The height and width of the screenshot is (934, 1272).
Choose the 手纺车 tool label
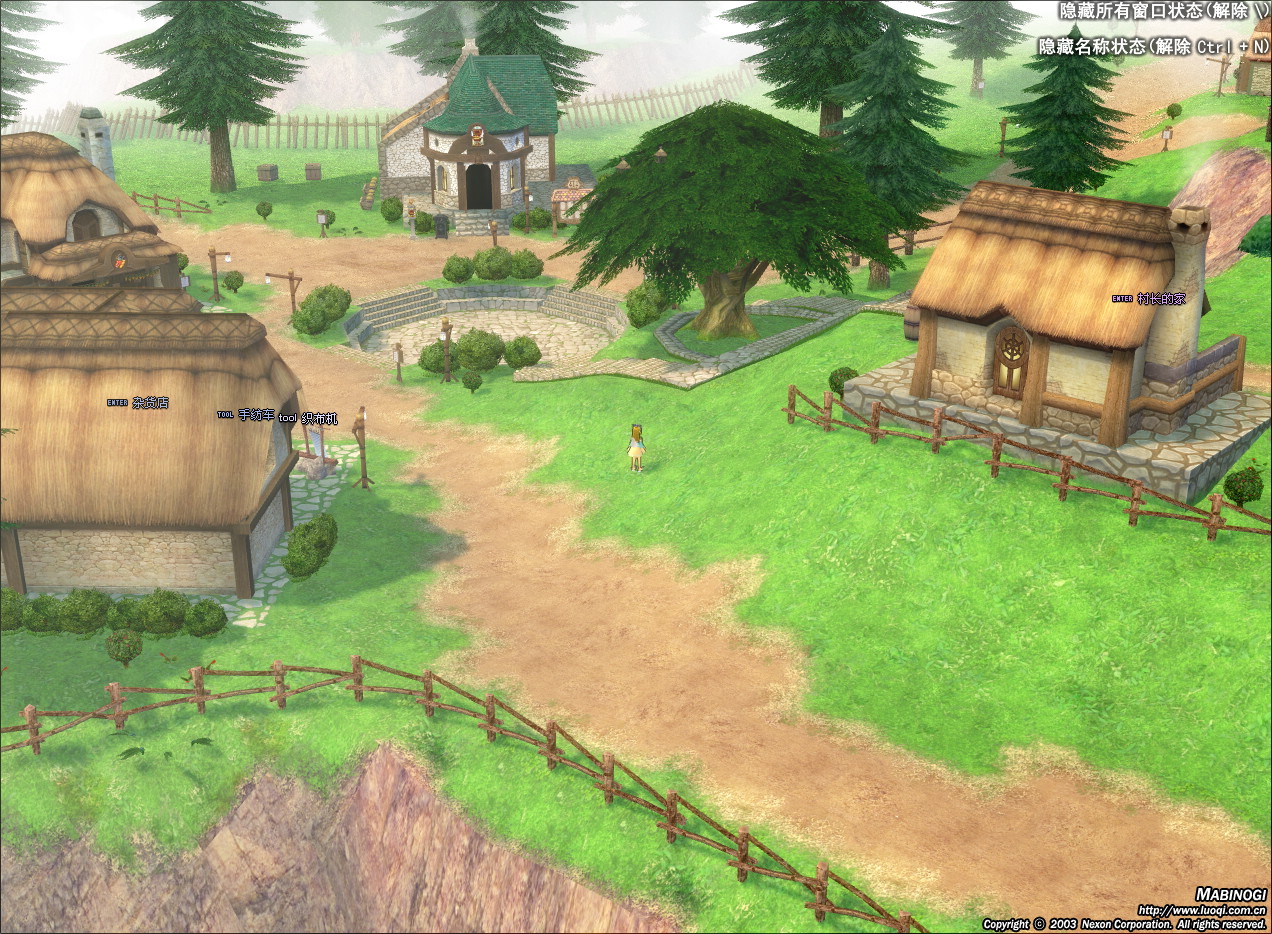point(255,415)
